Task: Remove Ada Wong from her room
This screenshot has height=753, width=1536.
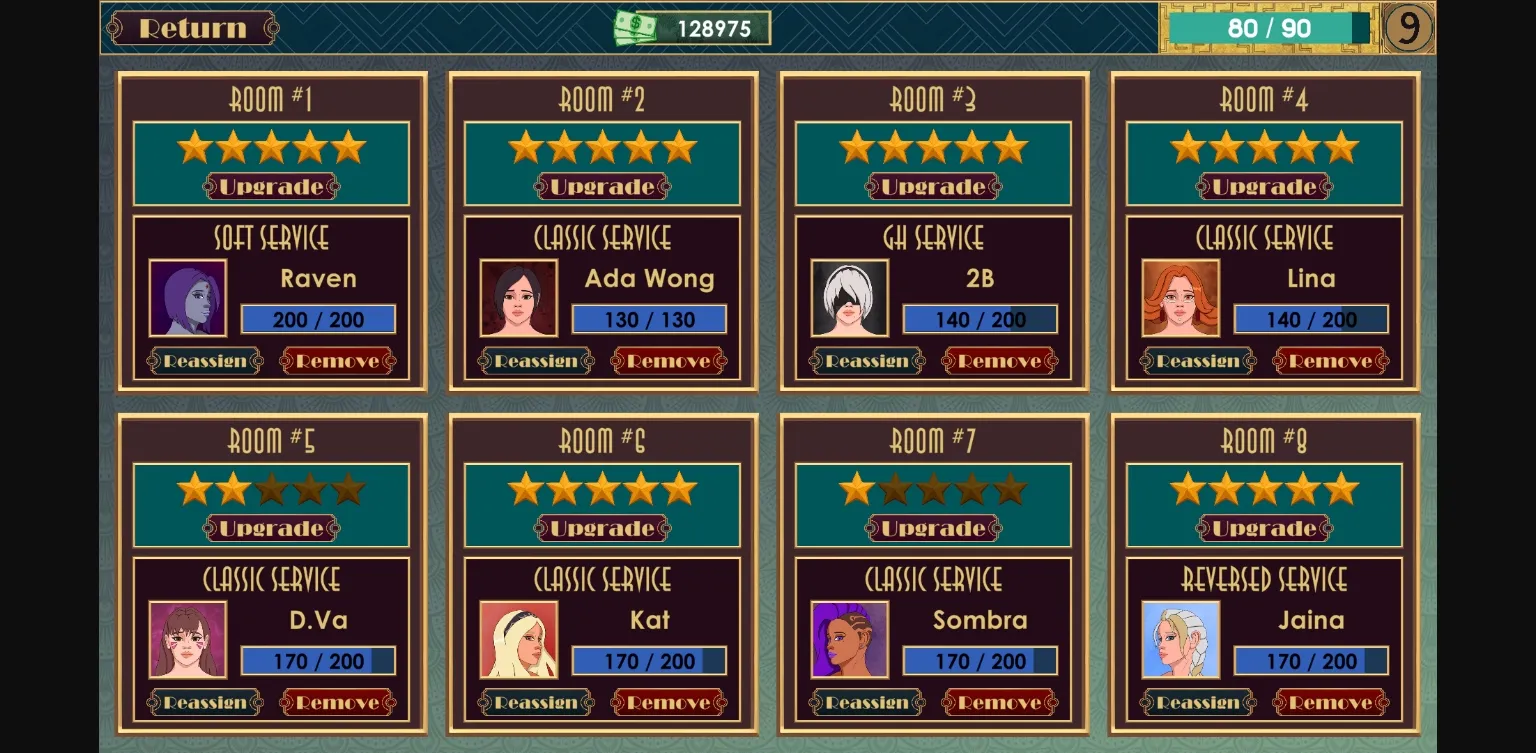Action: 669,361
